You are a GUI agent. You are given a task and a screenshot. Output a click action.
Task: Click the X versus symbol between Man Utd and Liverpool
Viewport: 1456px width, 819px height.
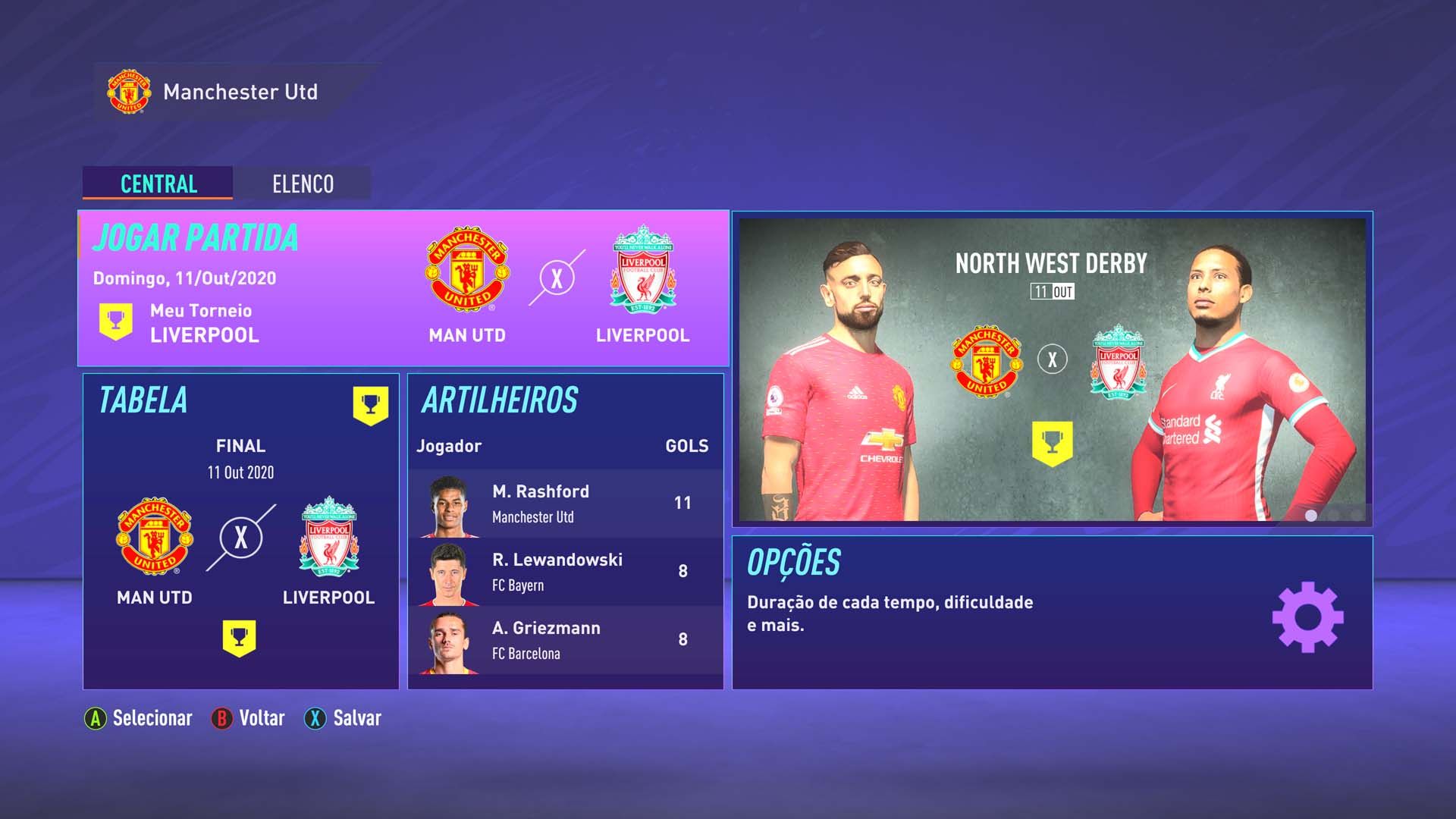556,279
